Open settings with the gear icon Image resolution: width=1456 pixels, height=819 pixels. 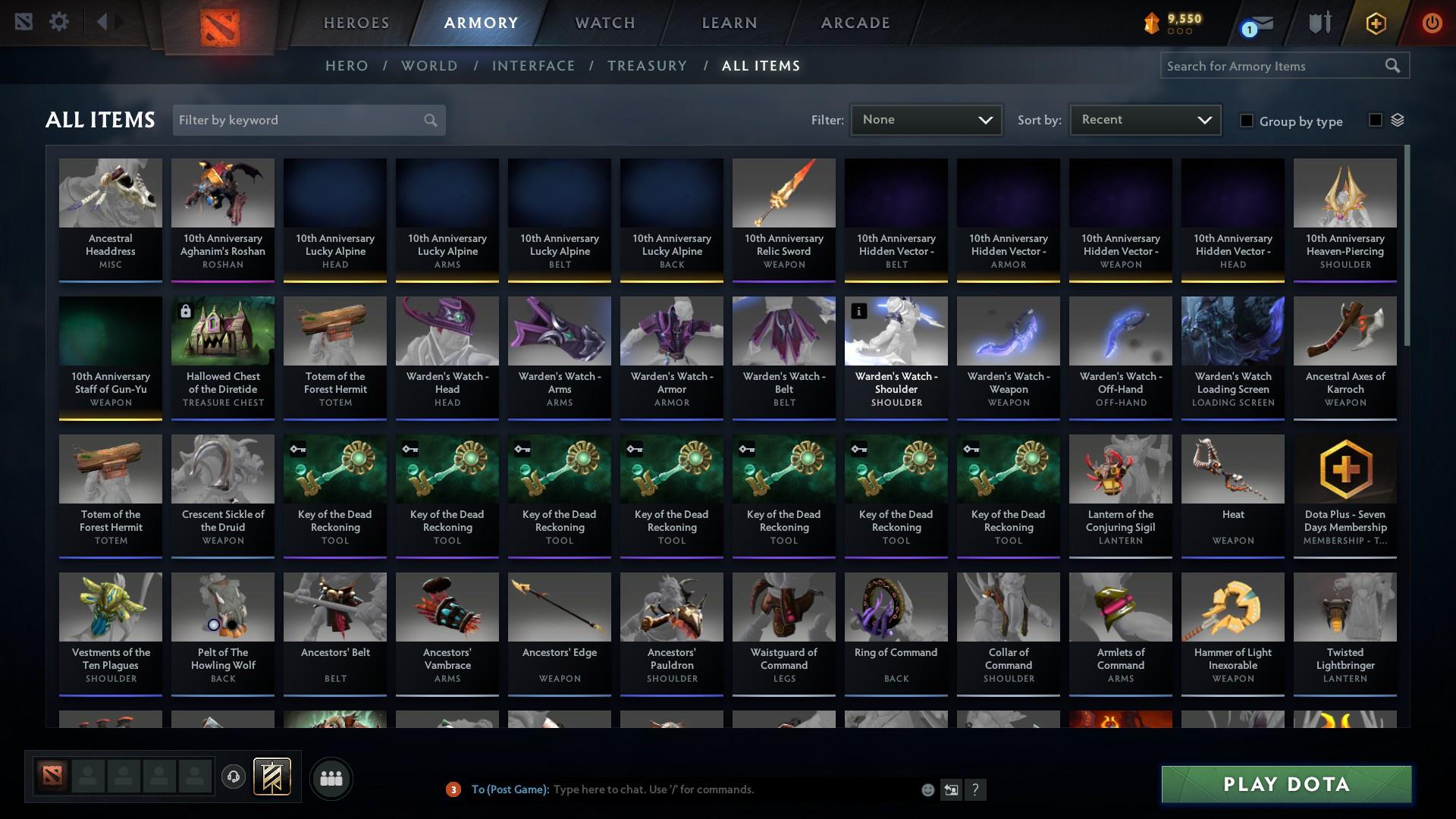(59, 22)
